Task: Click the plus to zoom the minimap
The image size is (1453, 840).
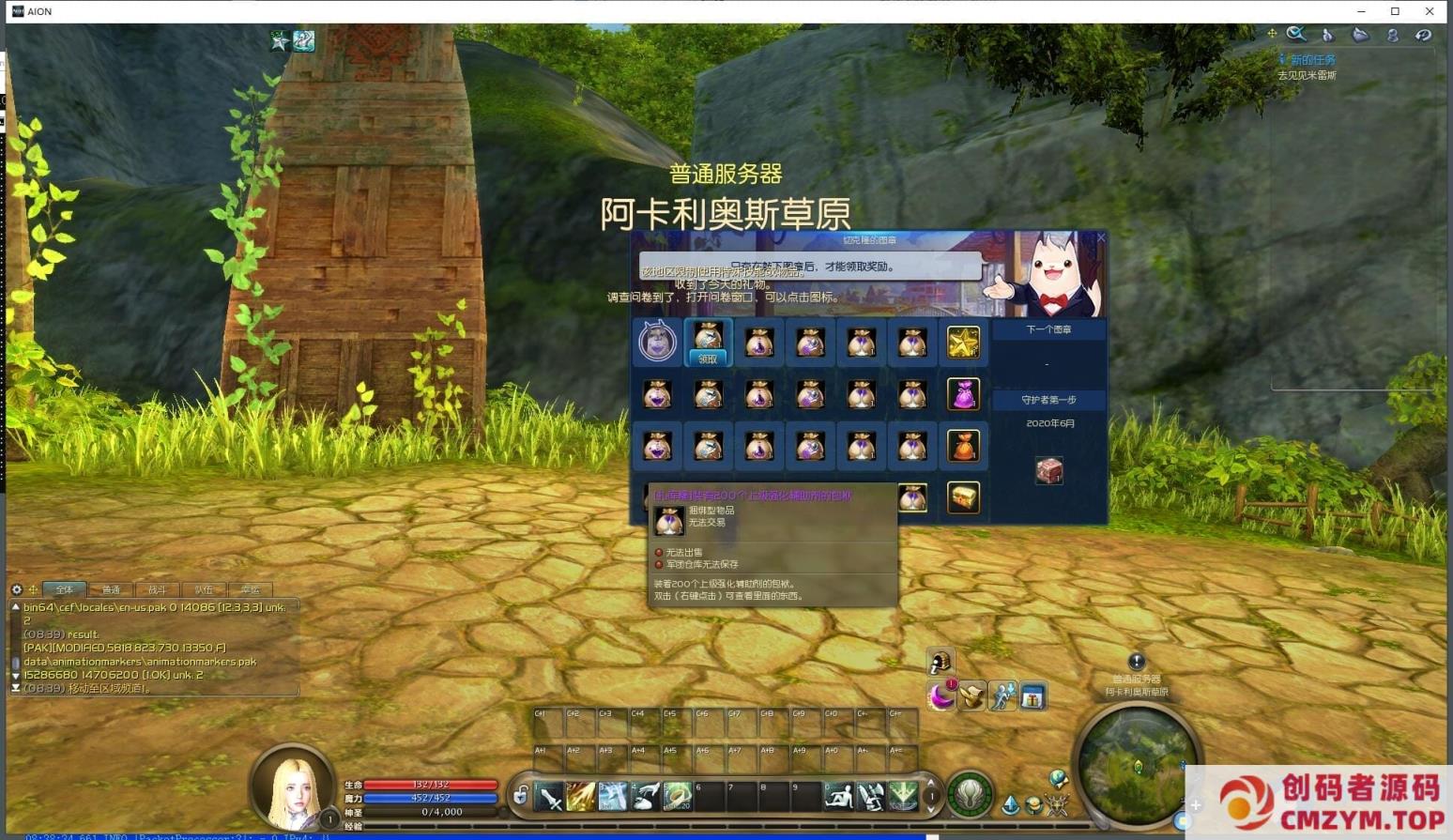Action: 1195,804
